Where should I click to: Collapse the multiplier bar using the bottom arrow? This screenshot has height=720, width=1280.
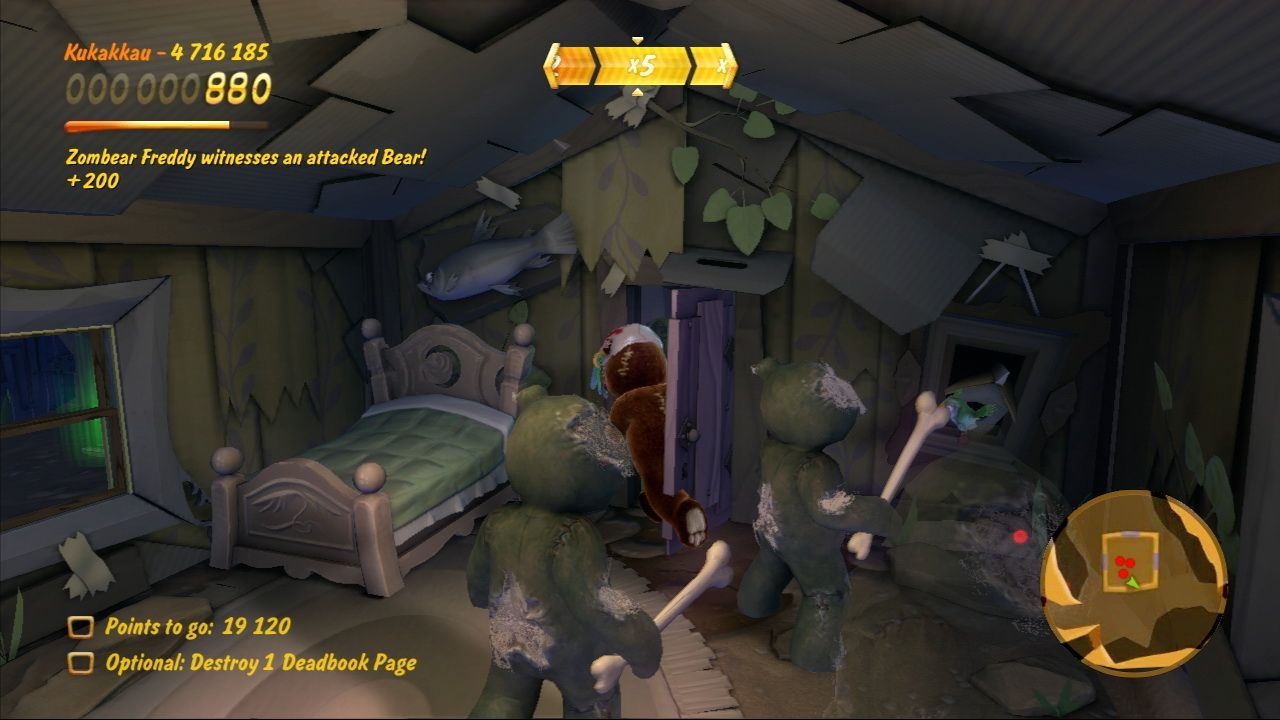[x=638, y=93]
